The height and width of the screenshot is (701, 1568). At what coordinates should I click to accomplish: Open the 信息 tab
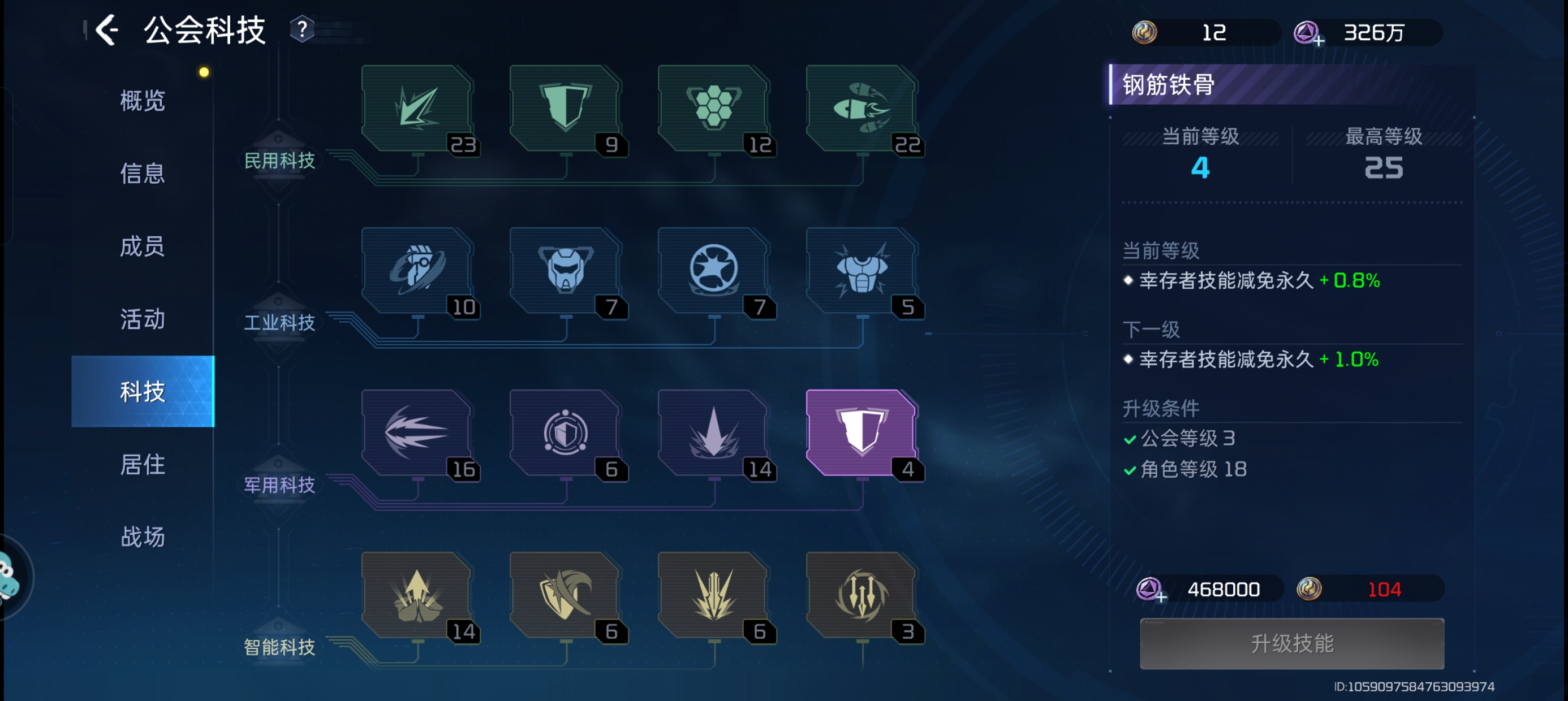(x=143, y=174)
